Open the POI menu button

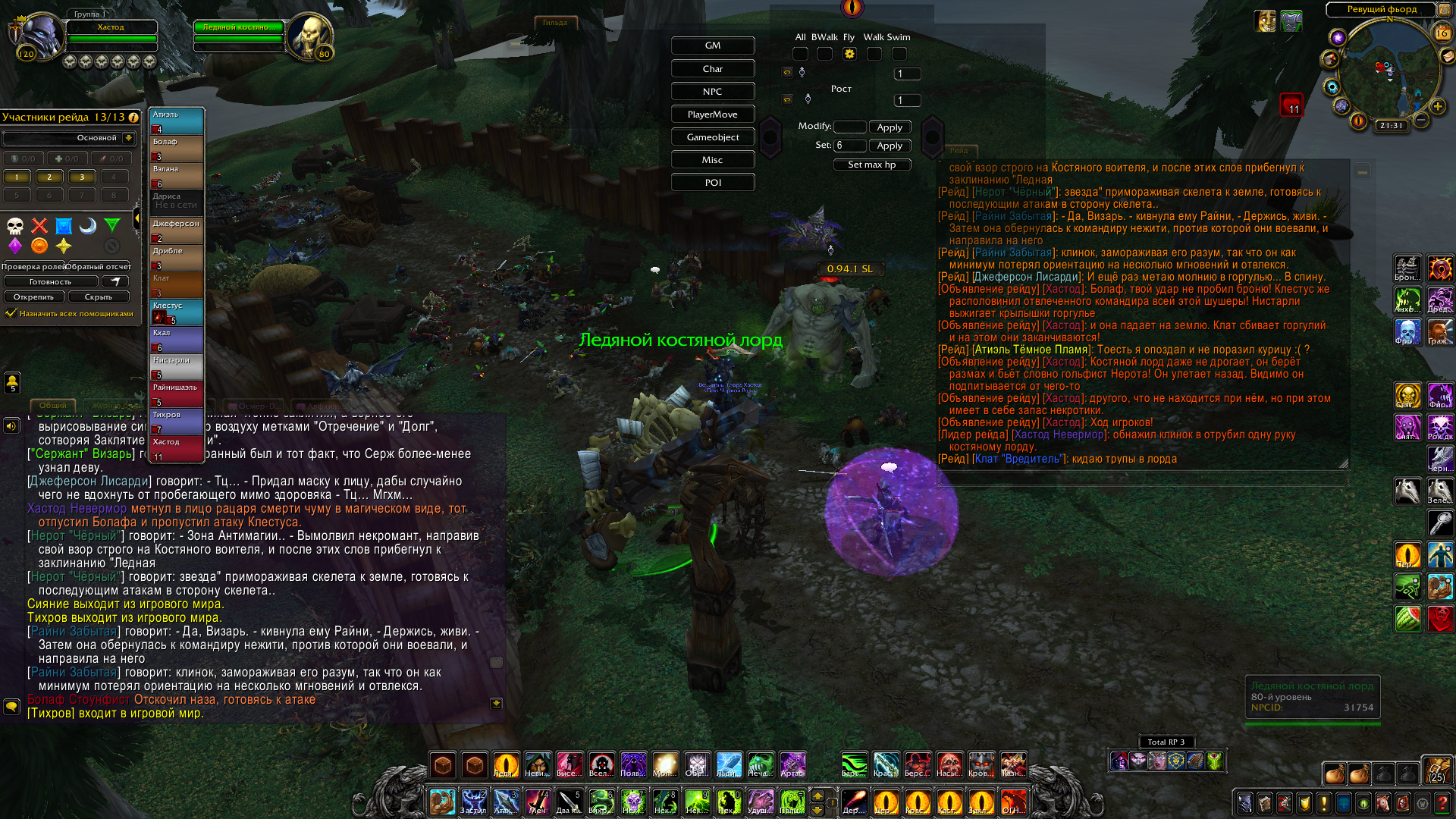pyautogui.click(x=712, y=183)
